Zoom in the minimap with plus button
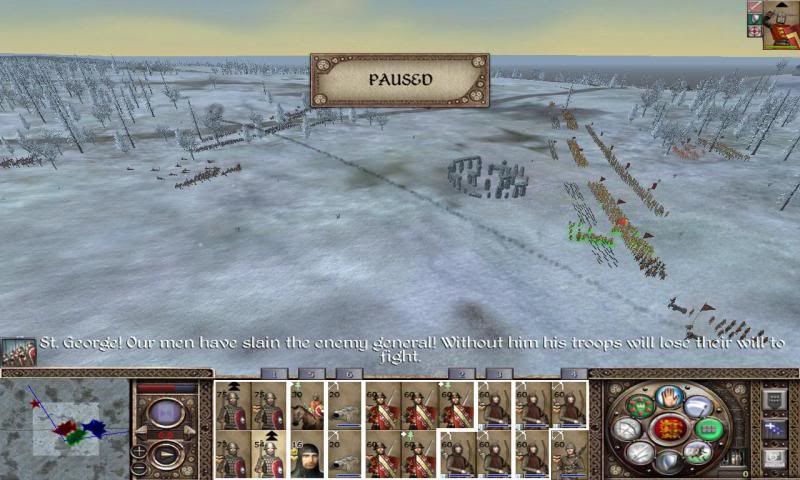 pos(139,451)
